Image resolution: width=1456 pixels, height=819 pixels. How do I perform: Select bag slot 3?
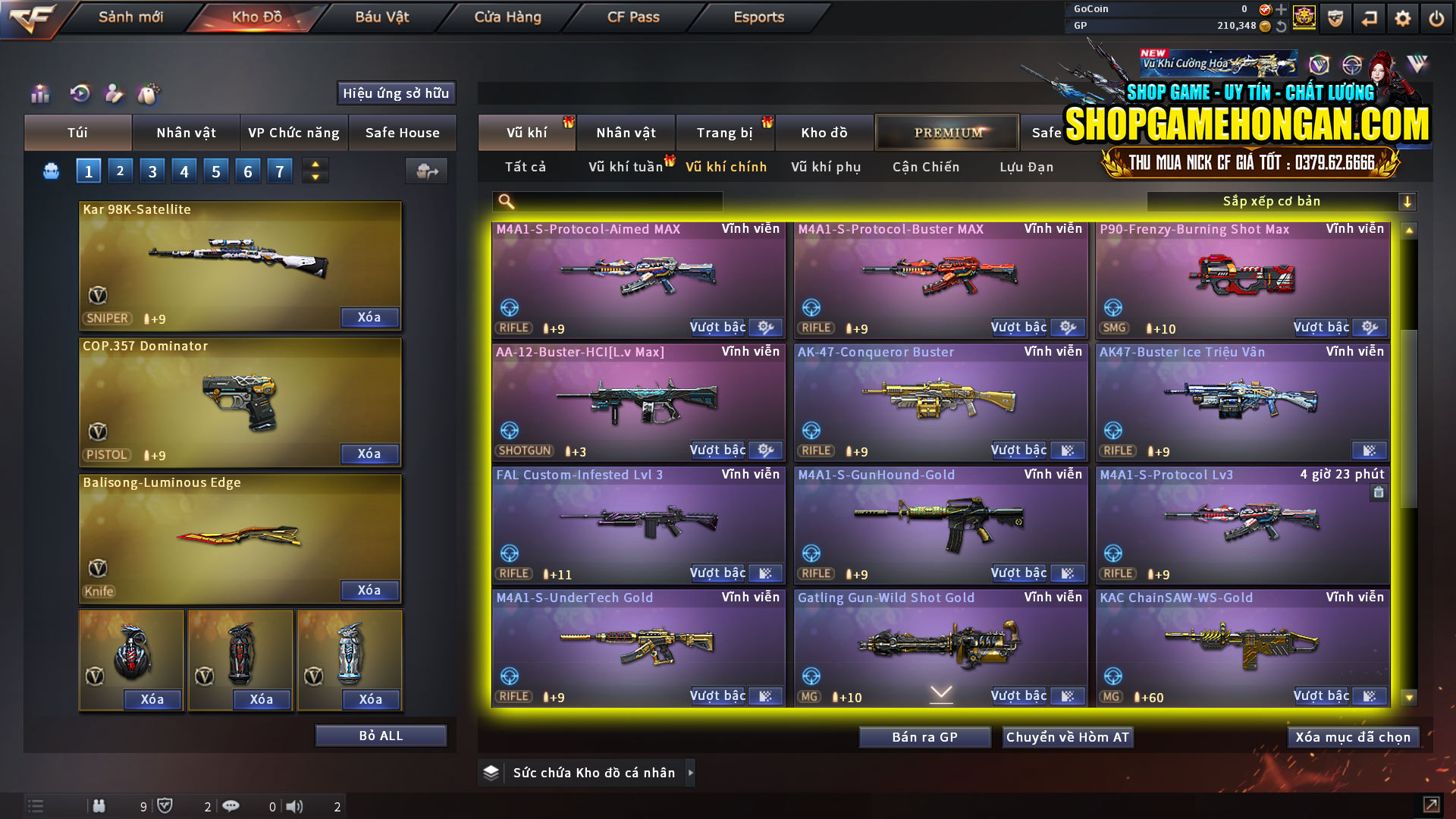click(152, 171)
